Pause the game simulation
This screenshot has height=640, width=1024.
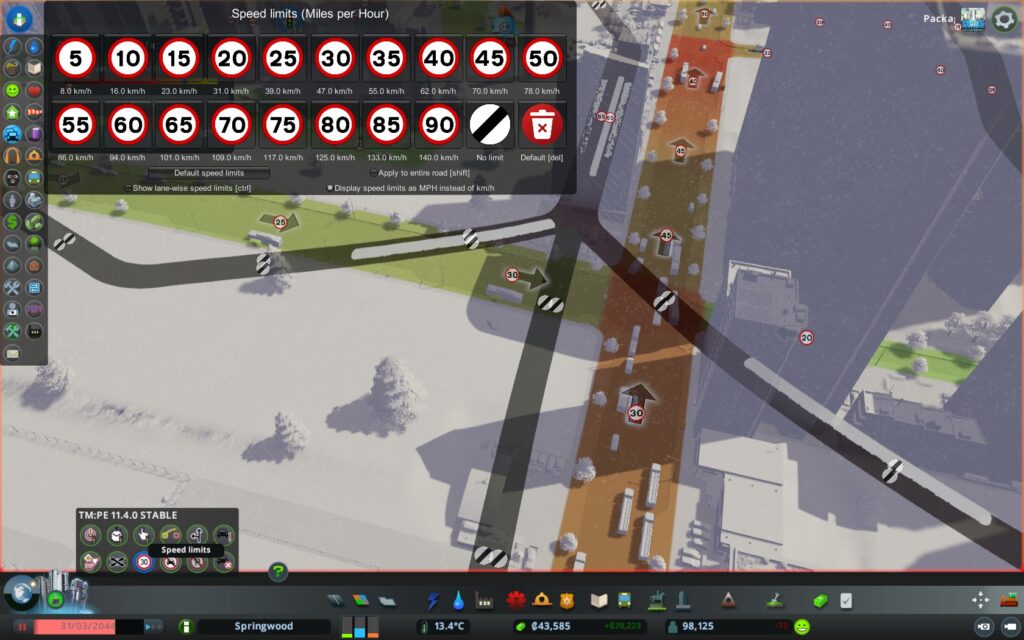22,627
